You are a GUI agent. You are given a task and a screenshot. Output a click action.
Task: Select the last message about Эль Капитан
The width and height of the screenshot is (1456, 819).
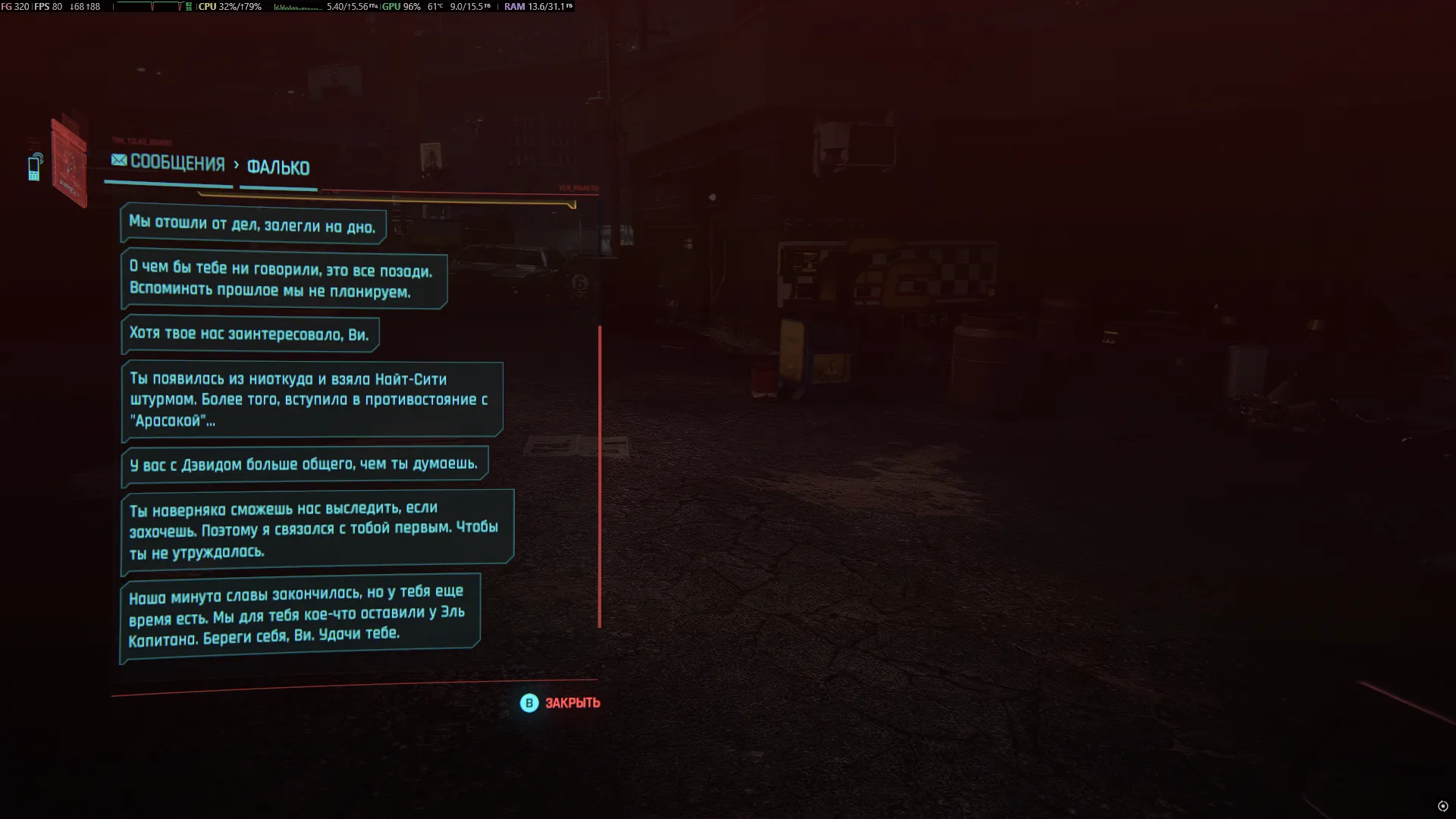click(x=300, y=615)
